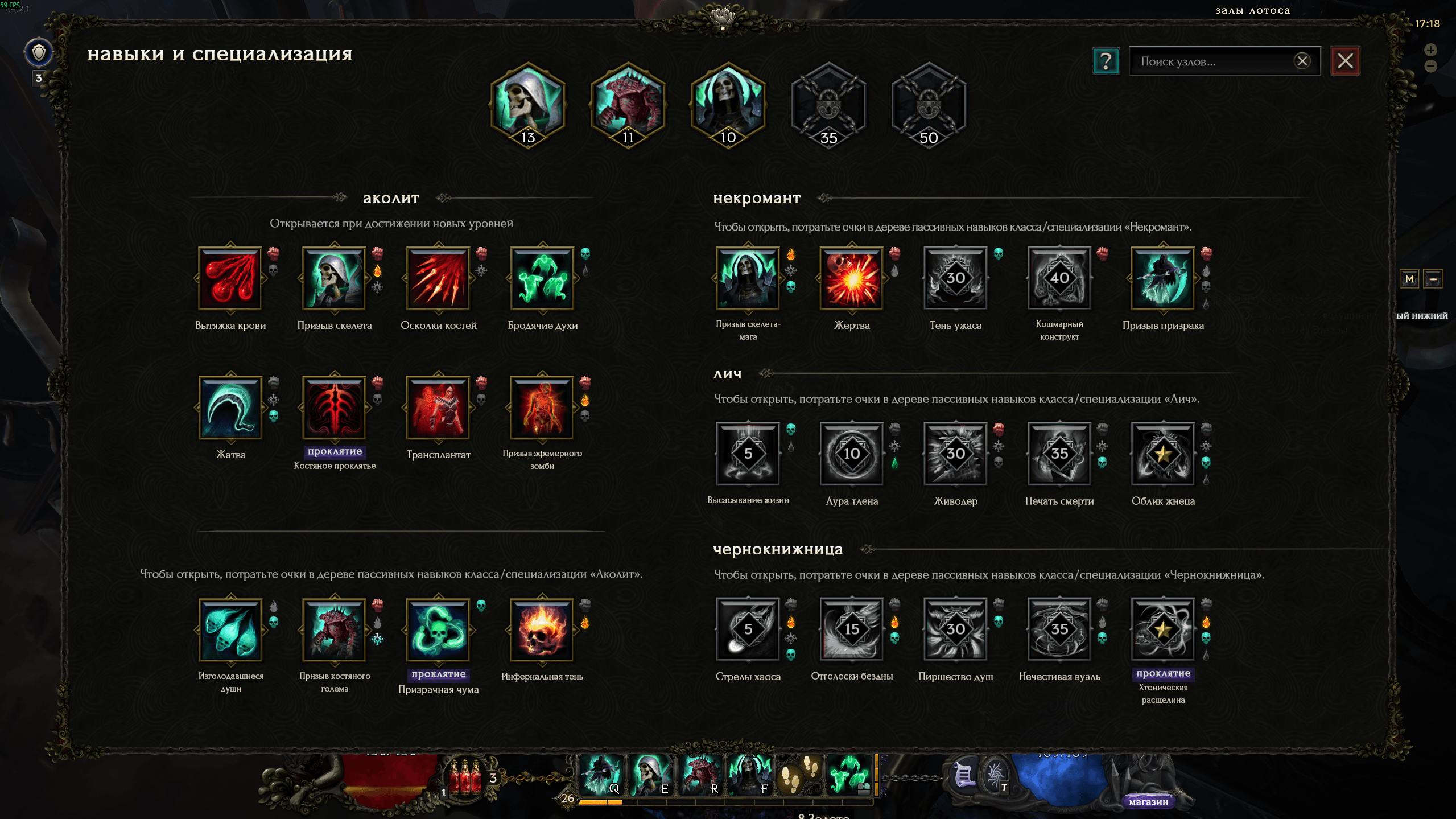Open the level 35 locked specialization slot
This screenshot has height=819, width=1456.
[x=828, y=106]
